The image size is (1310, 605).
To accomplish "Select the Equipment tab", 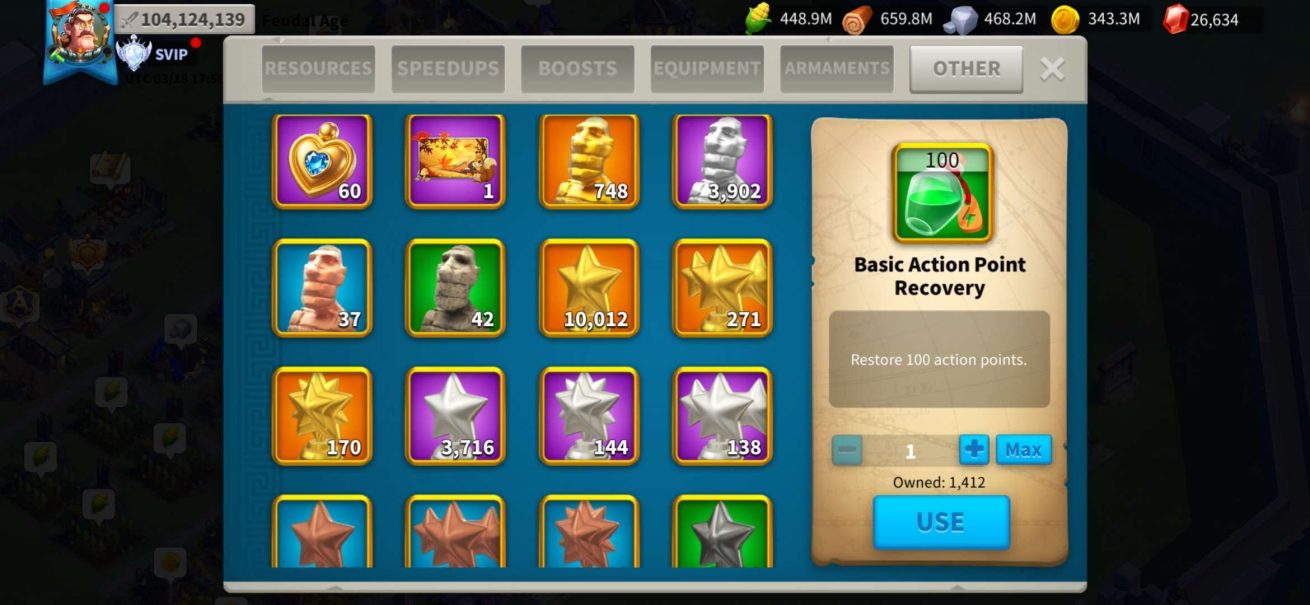I will (707, 69).
